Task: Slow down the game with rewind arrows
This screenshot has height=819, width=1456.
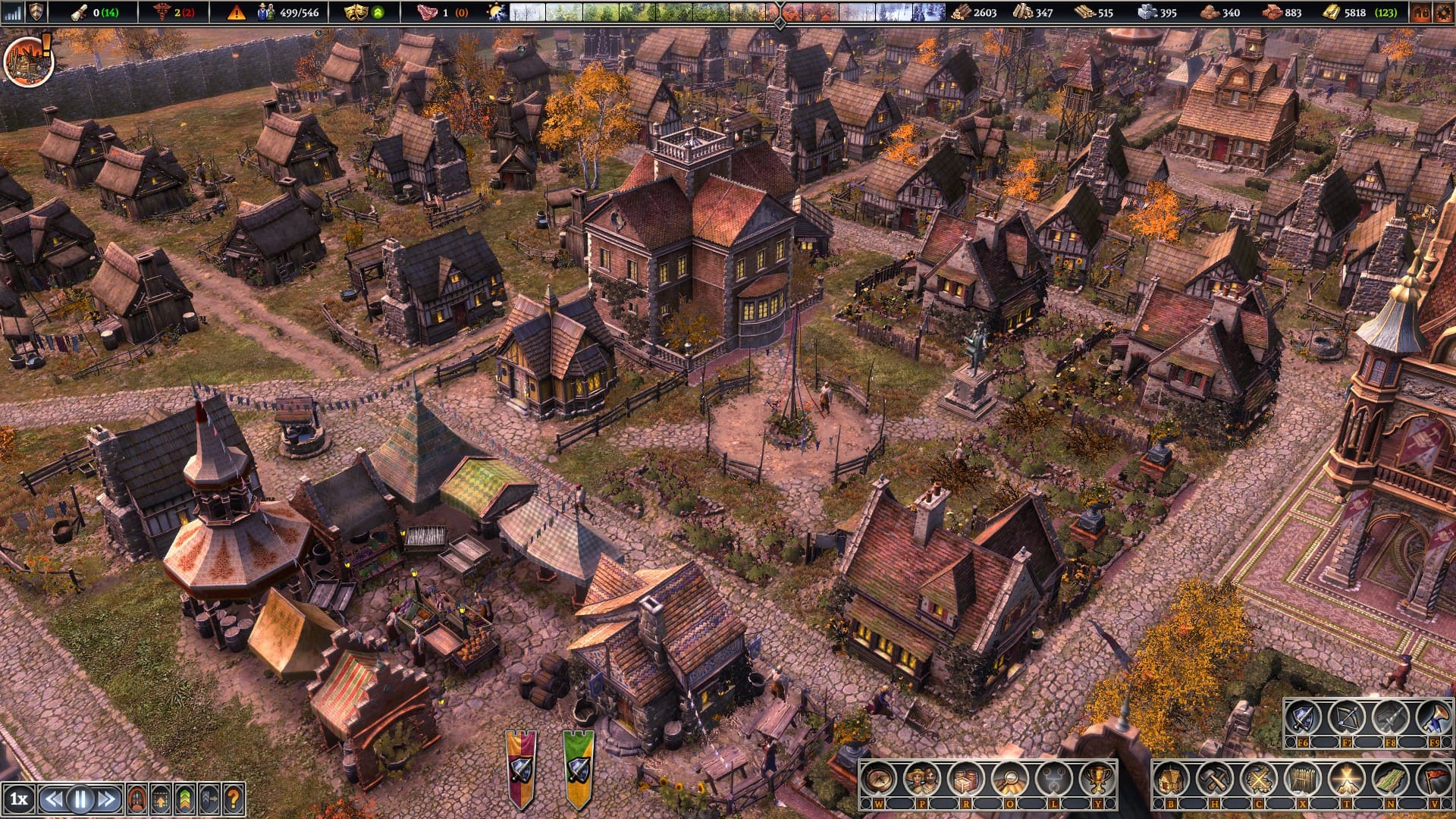Action: (x=52, y=799)
